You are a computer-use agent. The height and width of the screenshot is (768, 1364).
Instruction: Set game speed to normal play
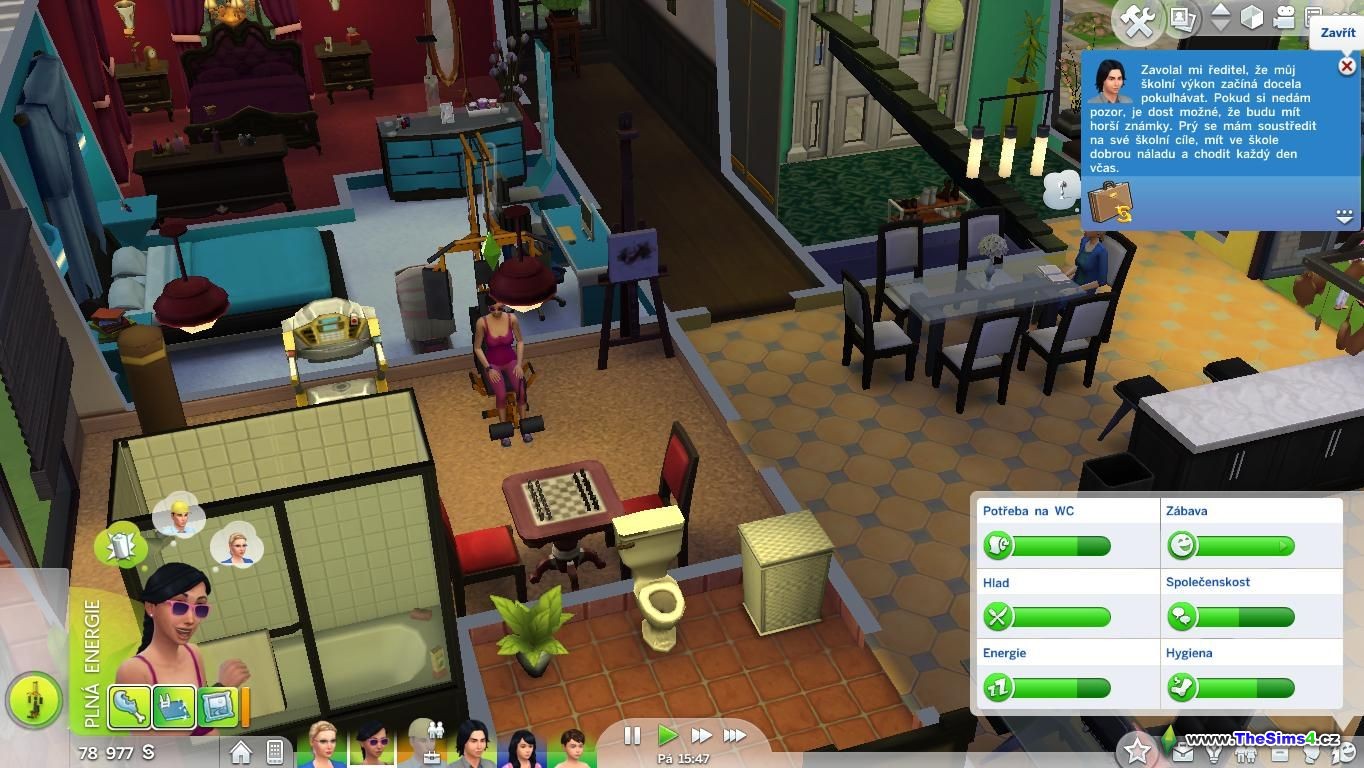(x=667, y=736)
